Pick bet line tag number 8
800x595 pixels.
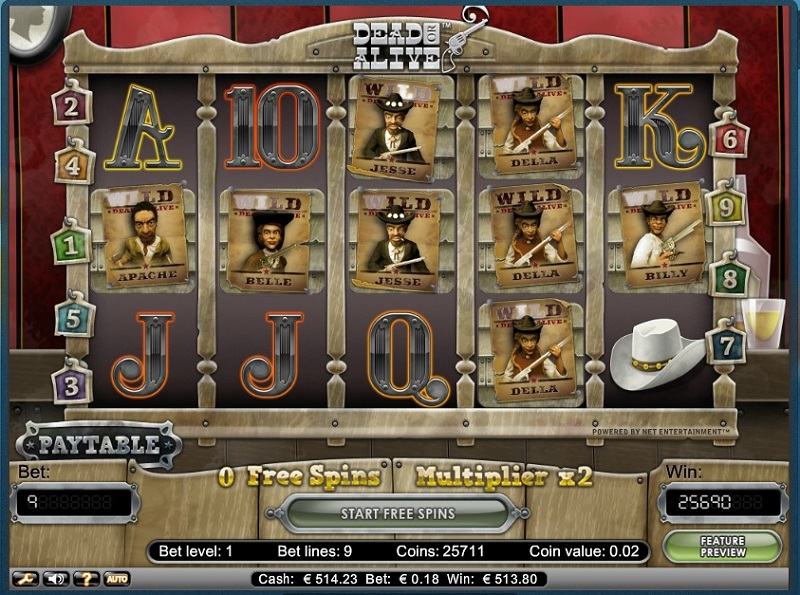coord(729,276)
